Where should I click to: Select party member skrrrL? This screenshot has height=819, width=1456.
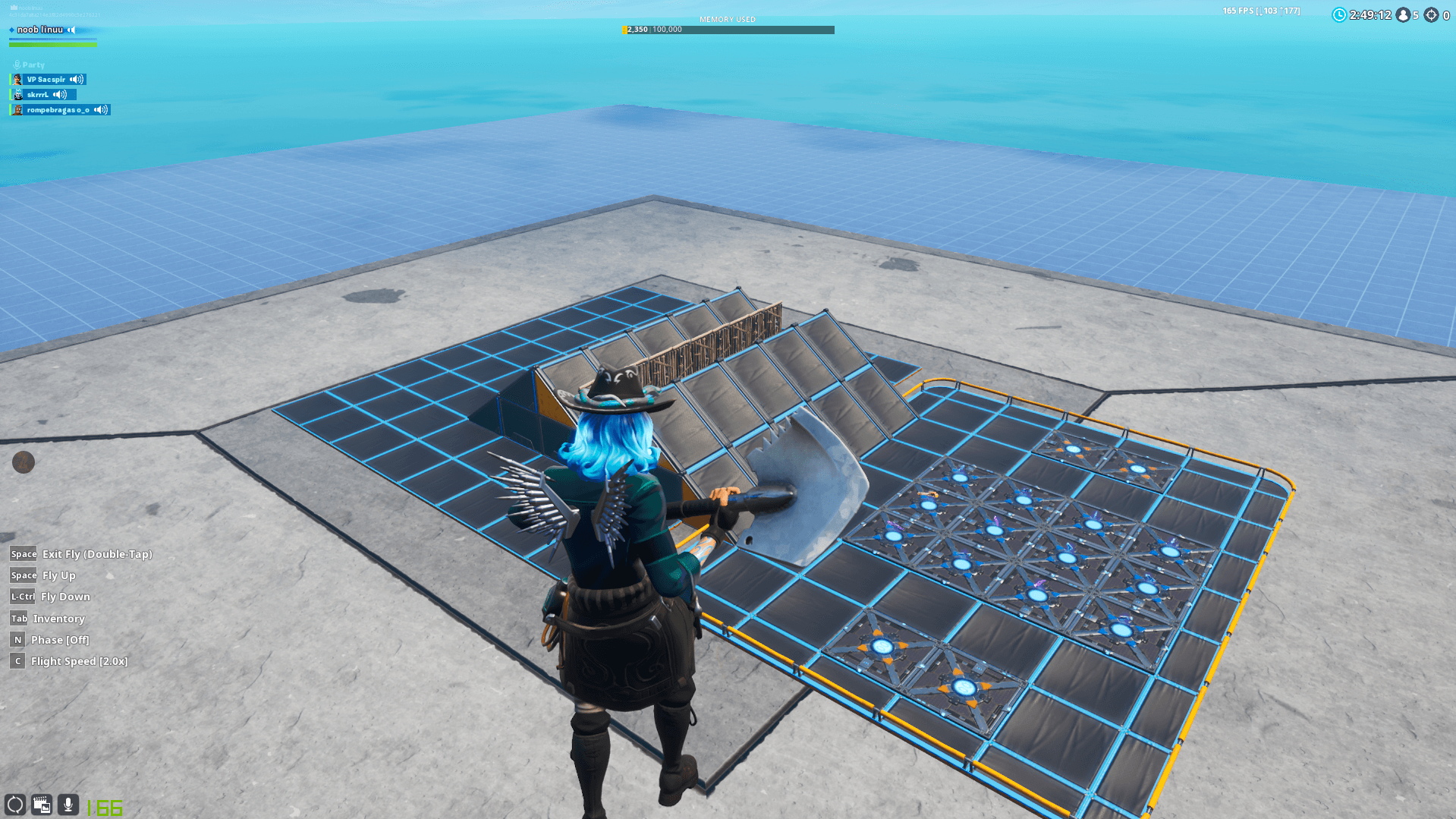pos(38,95)
